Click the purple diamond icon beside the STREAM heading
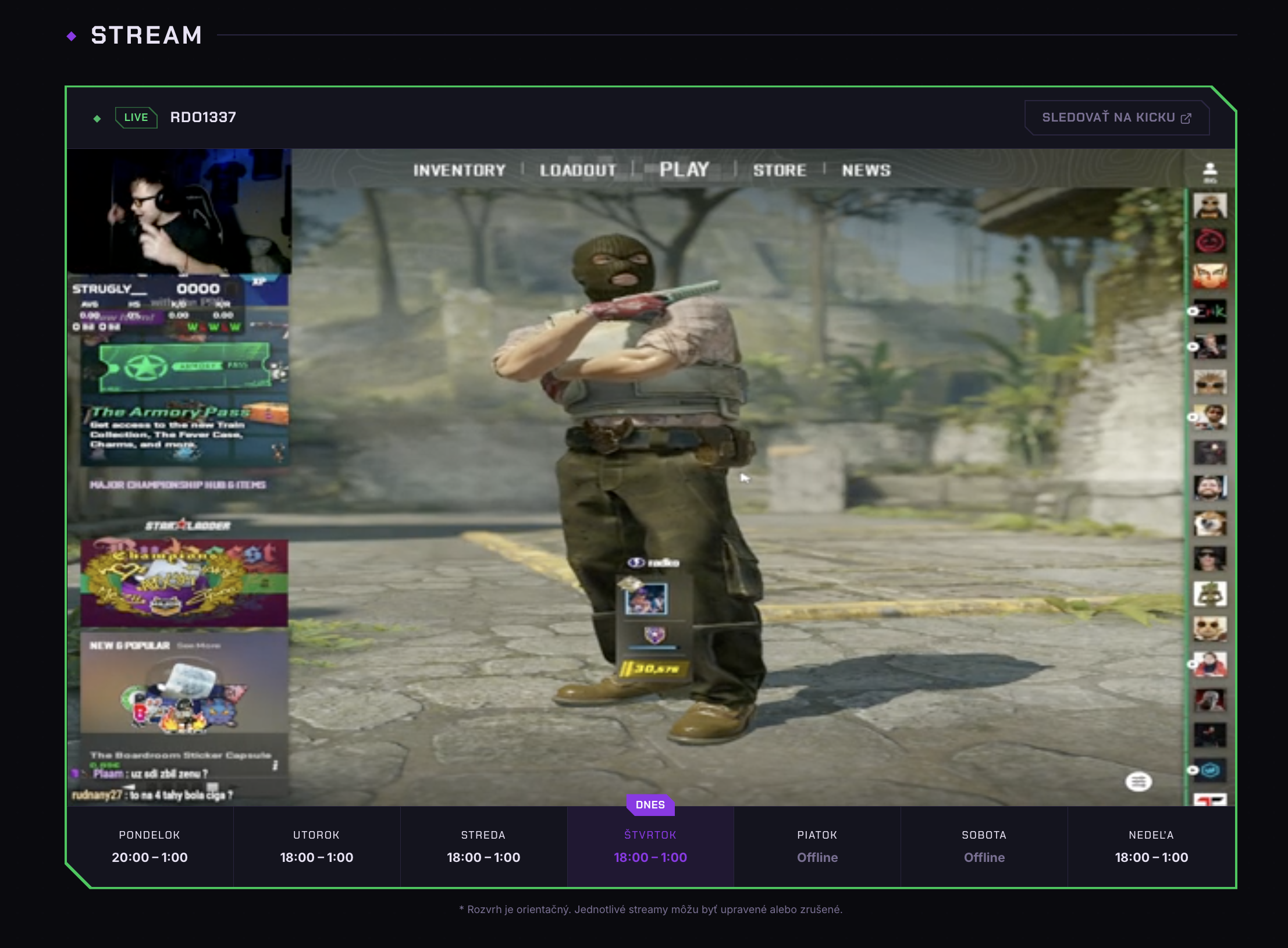 click(x=72, y=36)
